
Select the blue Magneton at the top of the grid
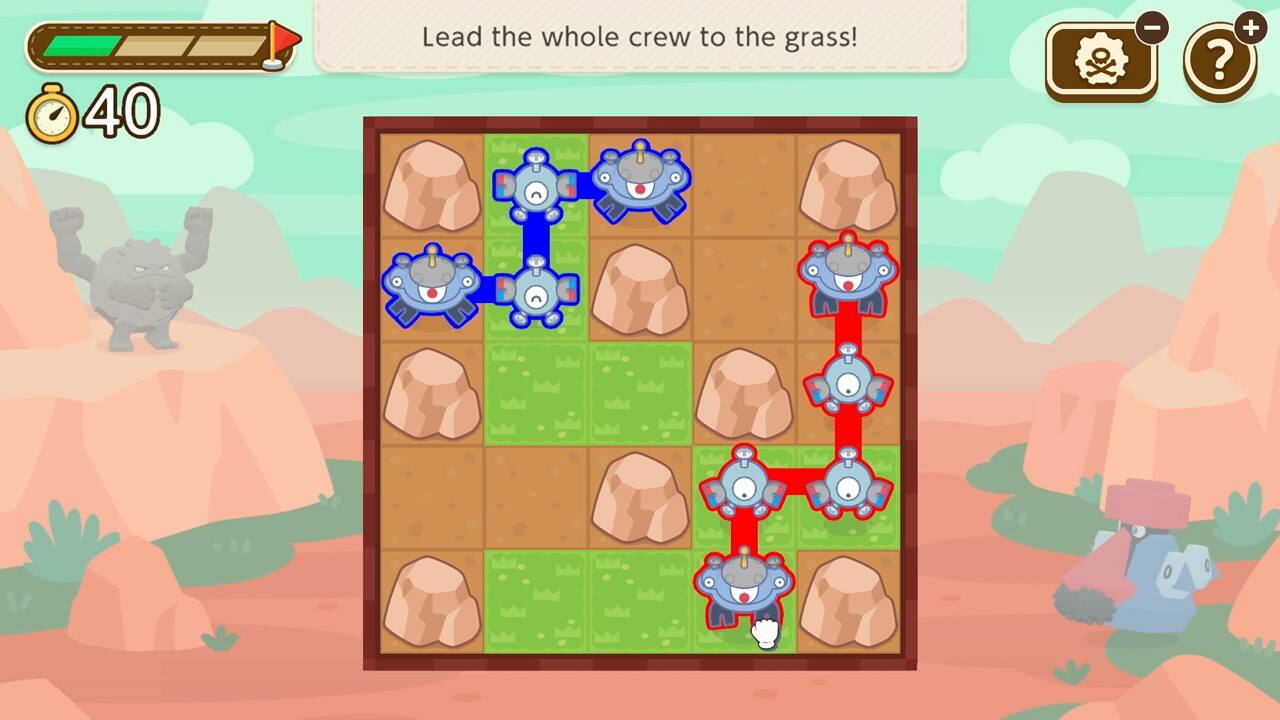tap(536, 188)
